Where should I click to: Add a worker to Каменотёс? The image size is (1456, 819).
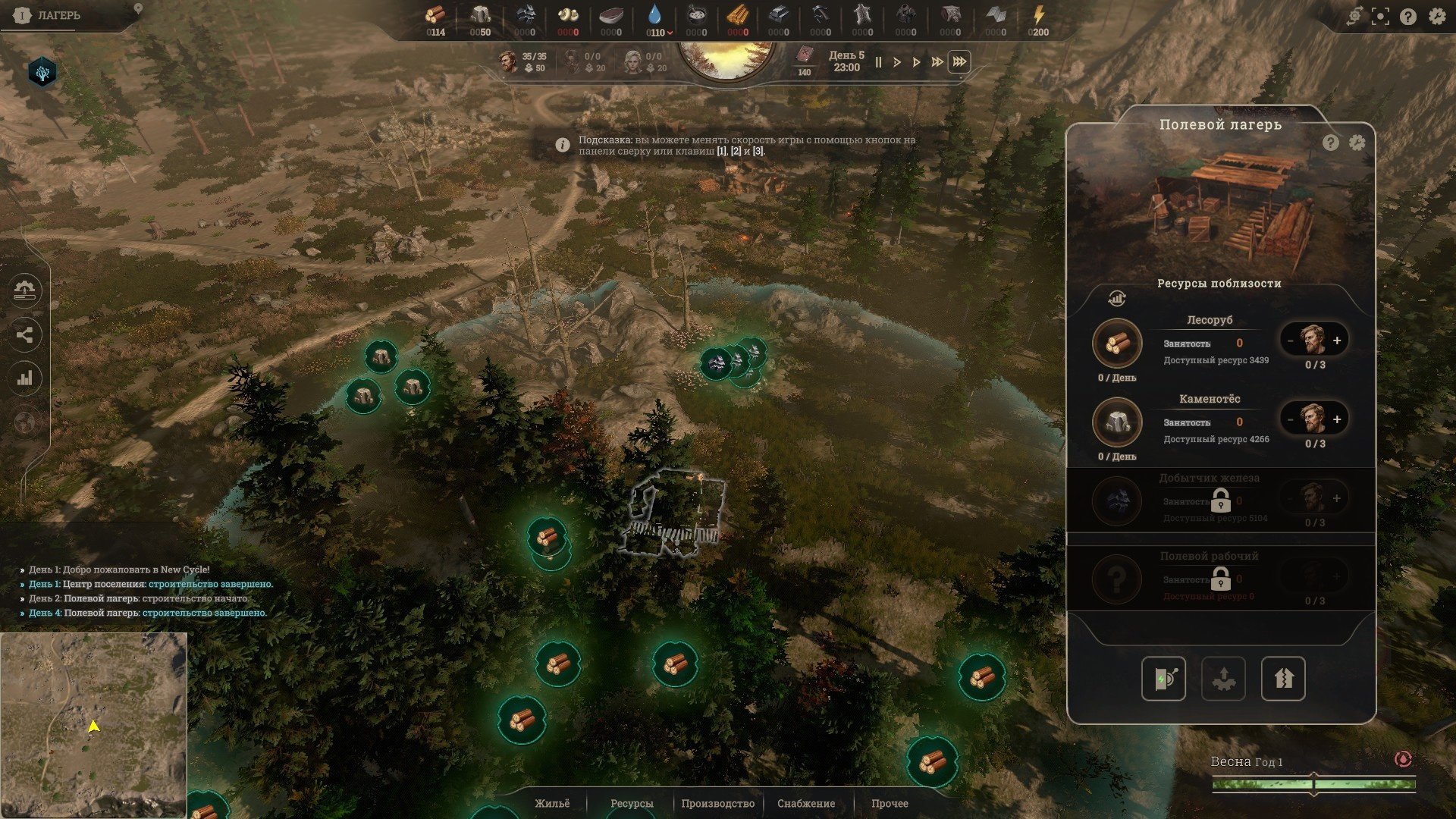[x=1337, y=419]
